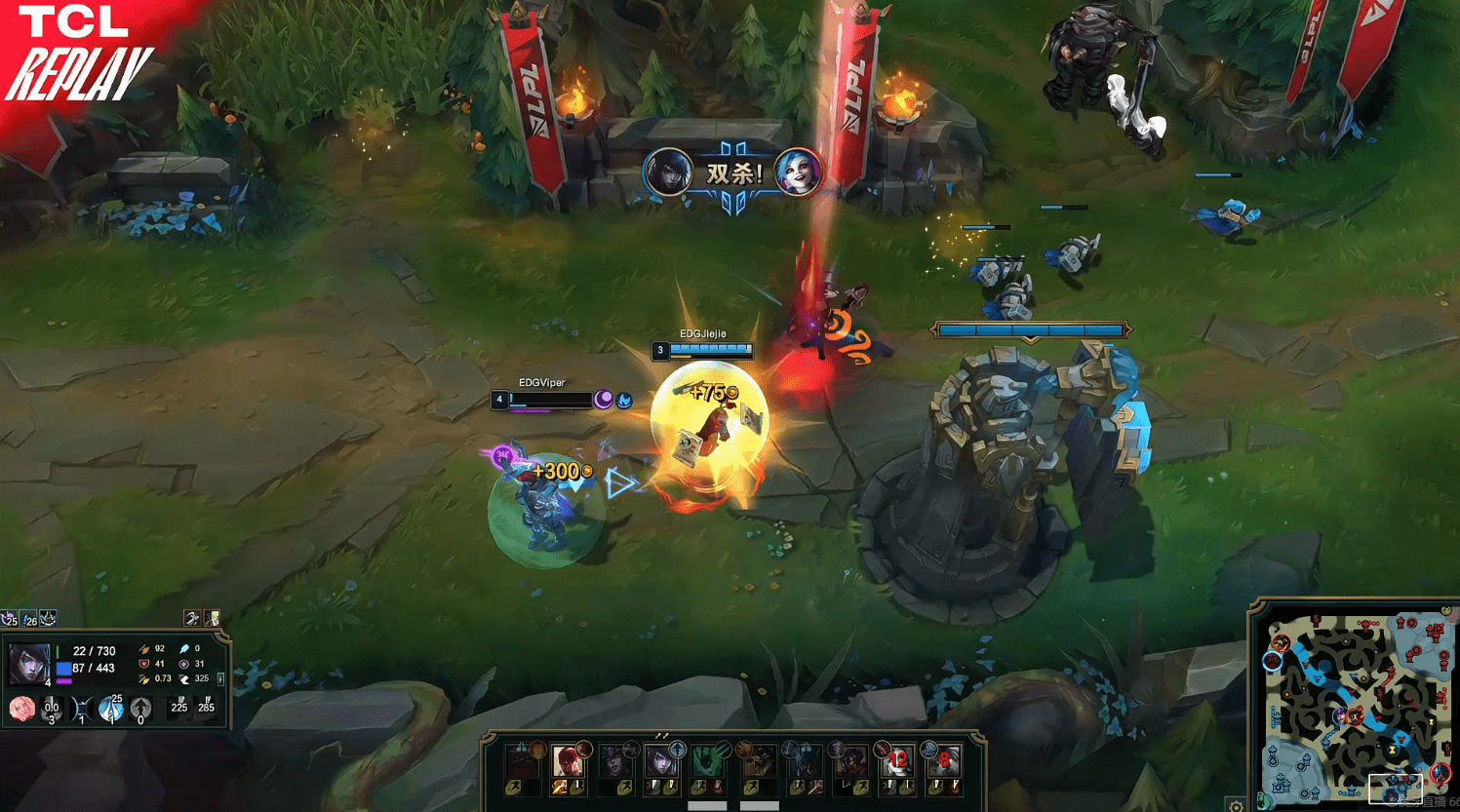Expand the champion stats panel arrow
The width and height of the screenshot is (1460, 812).
(221, 678)
